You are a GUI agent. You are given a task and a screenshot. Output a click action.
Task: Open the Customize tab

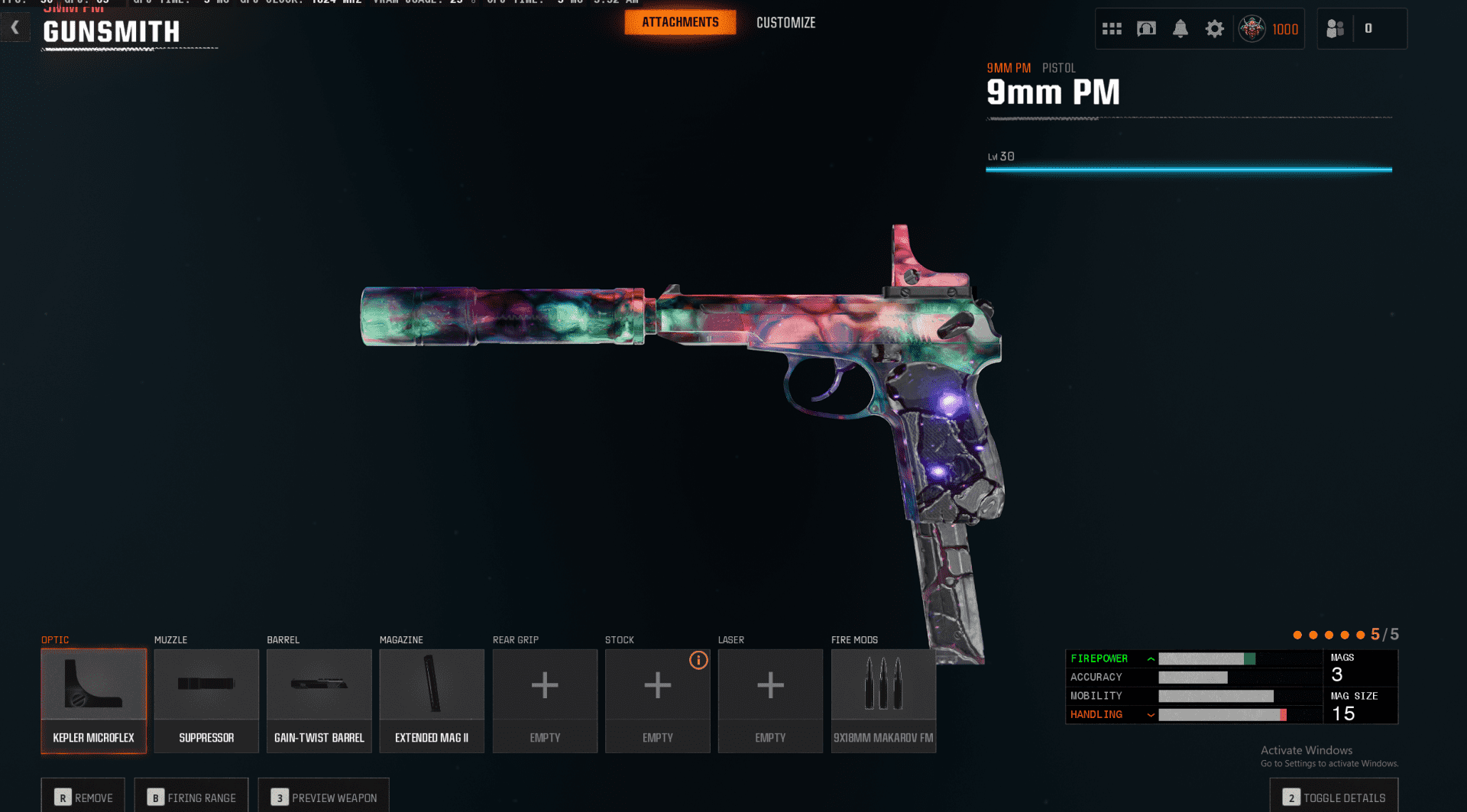pyautogui.click(x=785, y=23)
